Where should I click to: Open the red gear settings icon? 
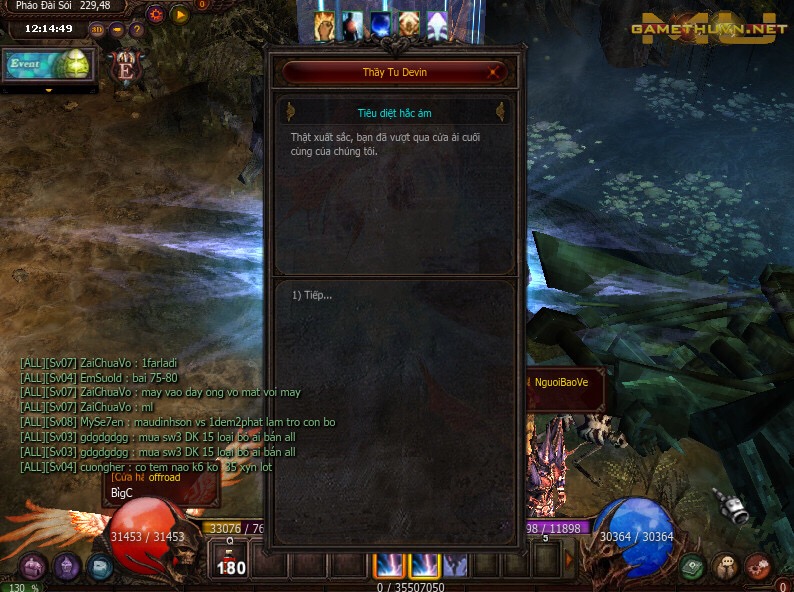[155, 15]
